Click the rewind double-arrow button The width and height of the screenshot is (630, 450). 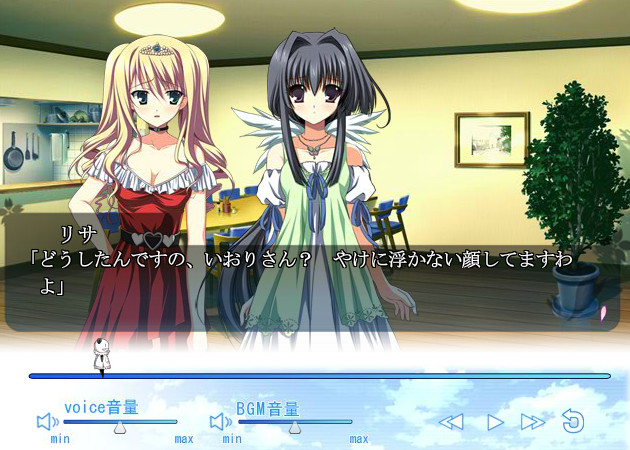pos(451,422)
